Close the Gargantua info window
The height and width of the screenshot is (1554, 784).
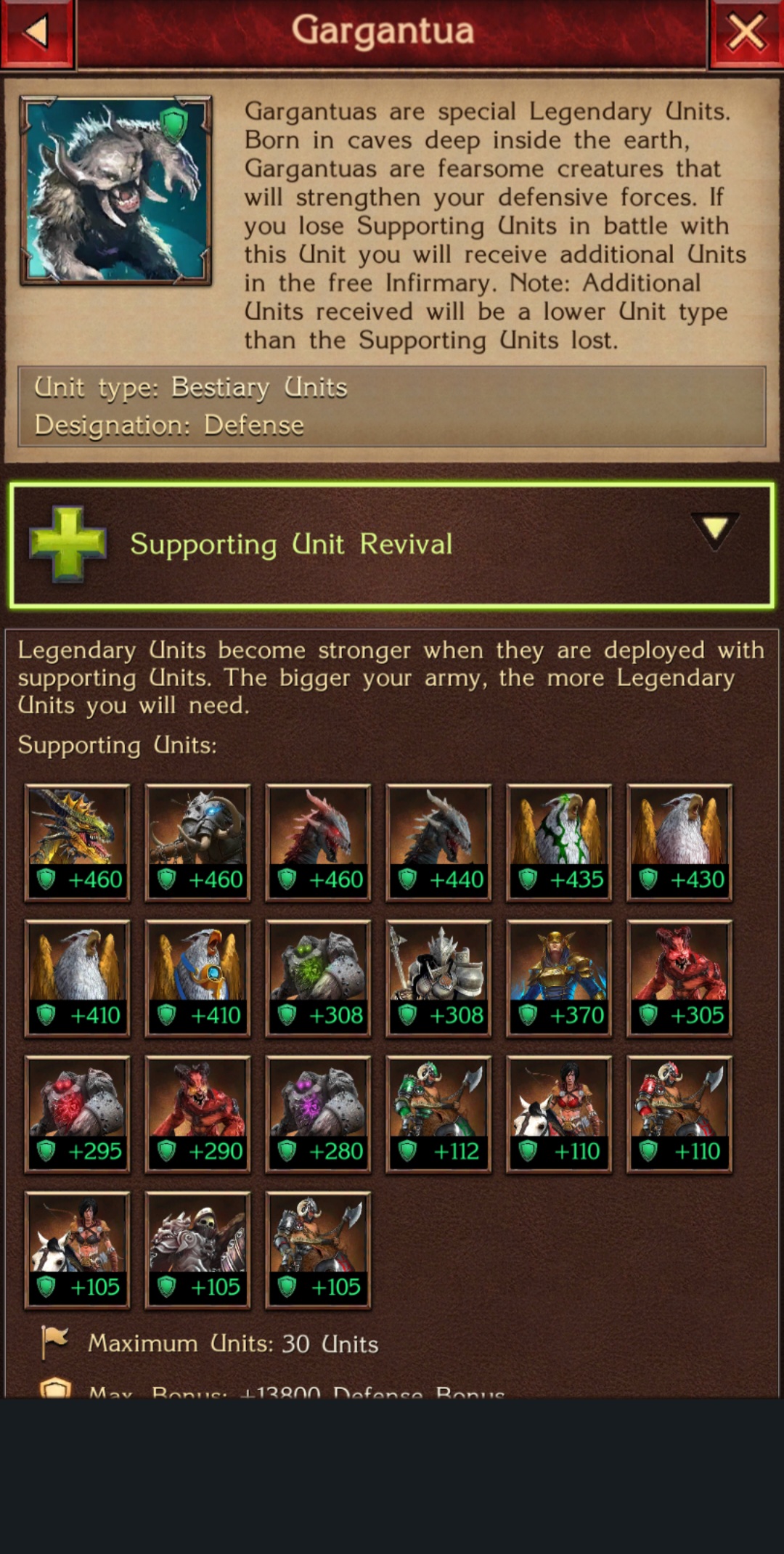[746, 33]
